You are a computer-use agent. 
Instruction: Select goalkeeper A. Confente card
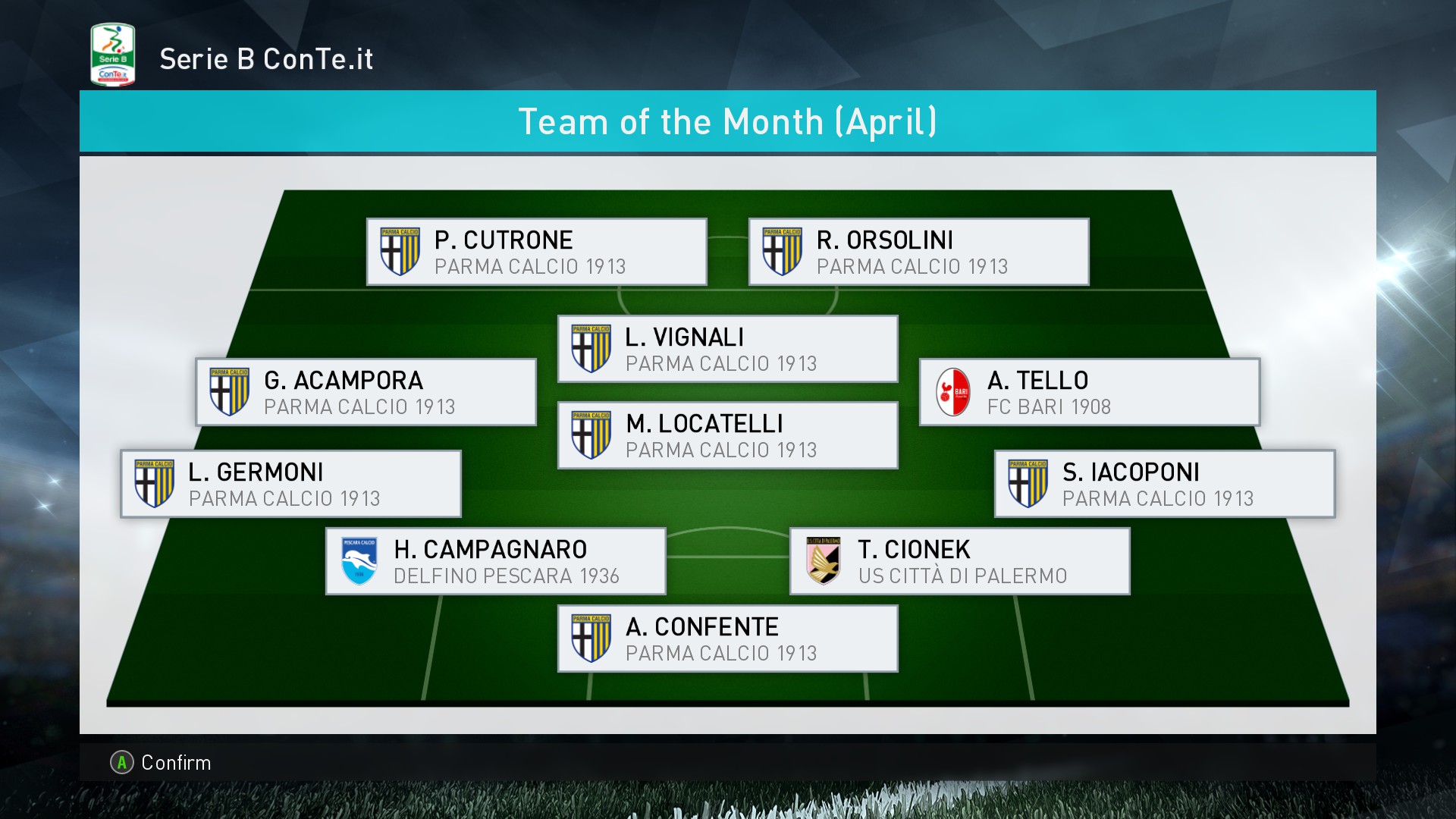point(727,639)
